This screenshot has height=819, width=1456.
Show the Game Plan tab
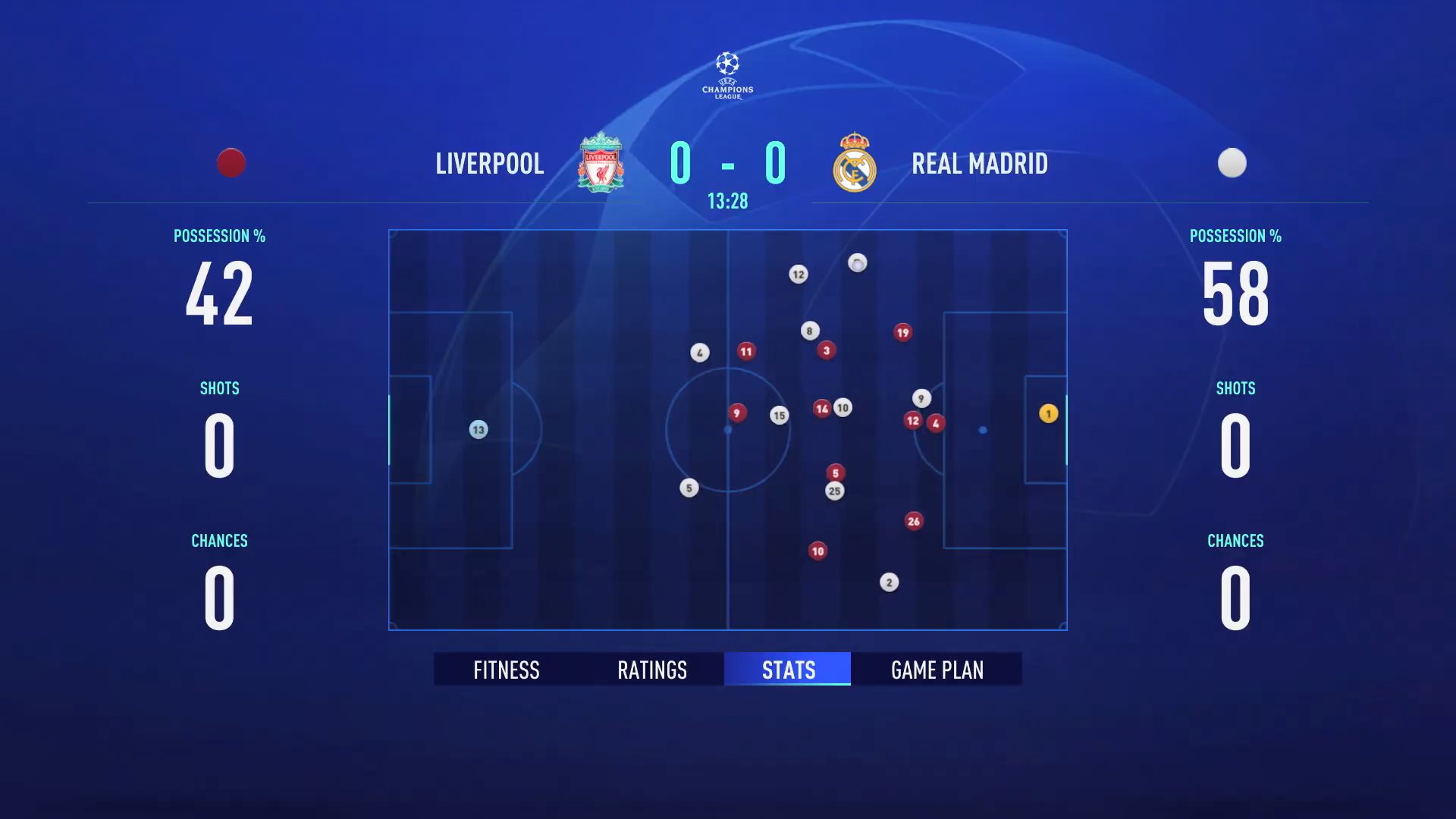click(x=937, y=670)
